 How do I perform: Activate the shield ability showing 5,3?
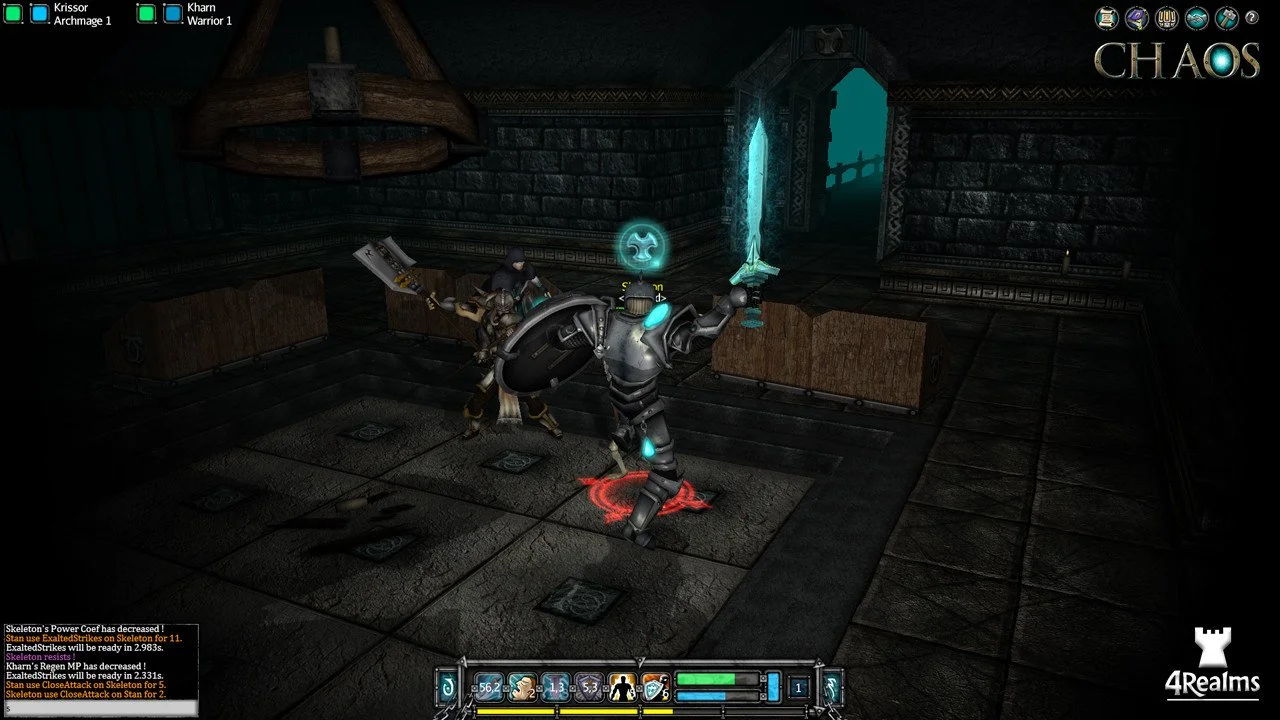click(589, 687)
